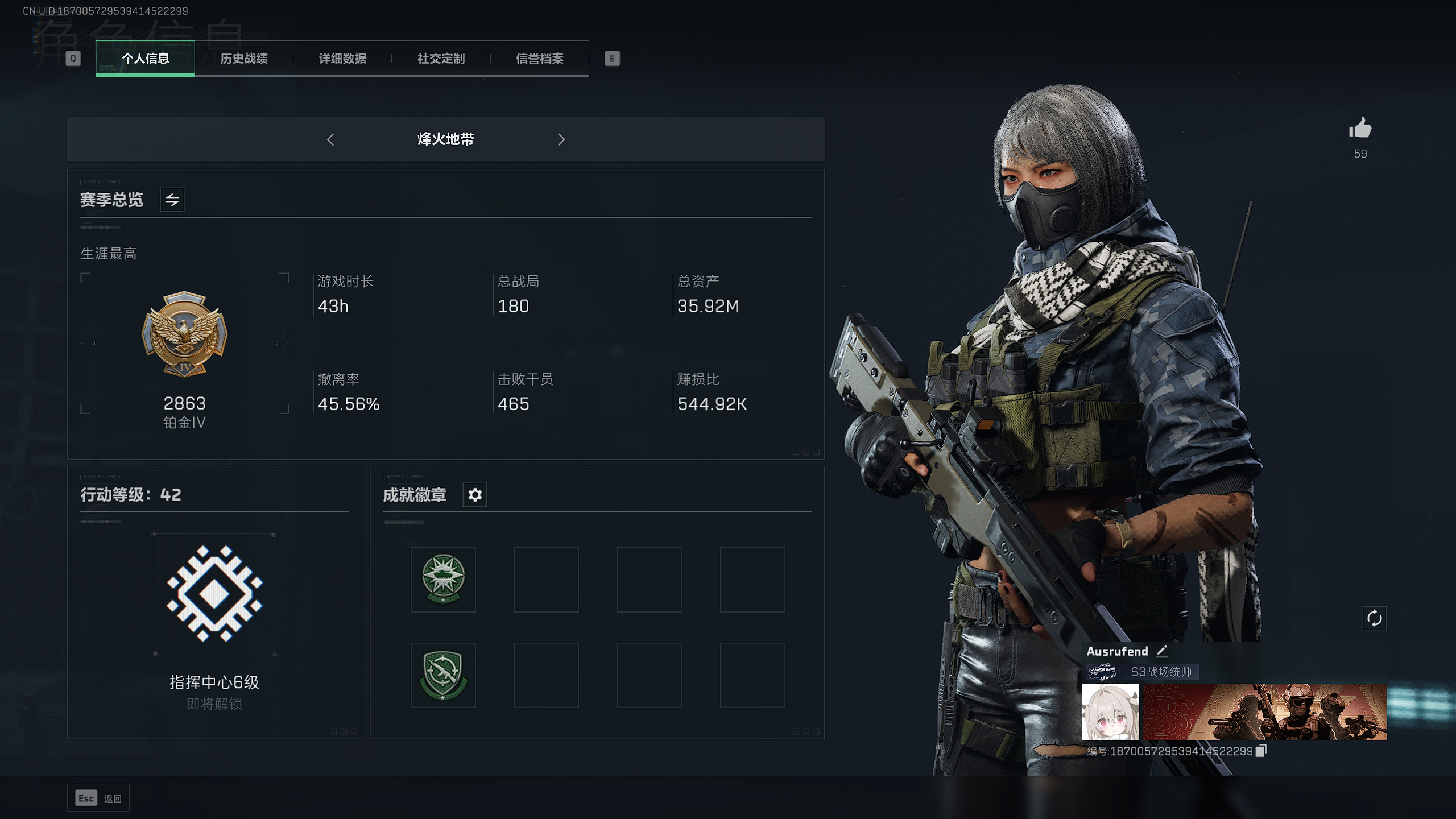Copy the player ID number

click(x=1261, y=751)
